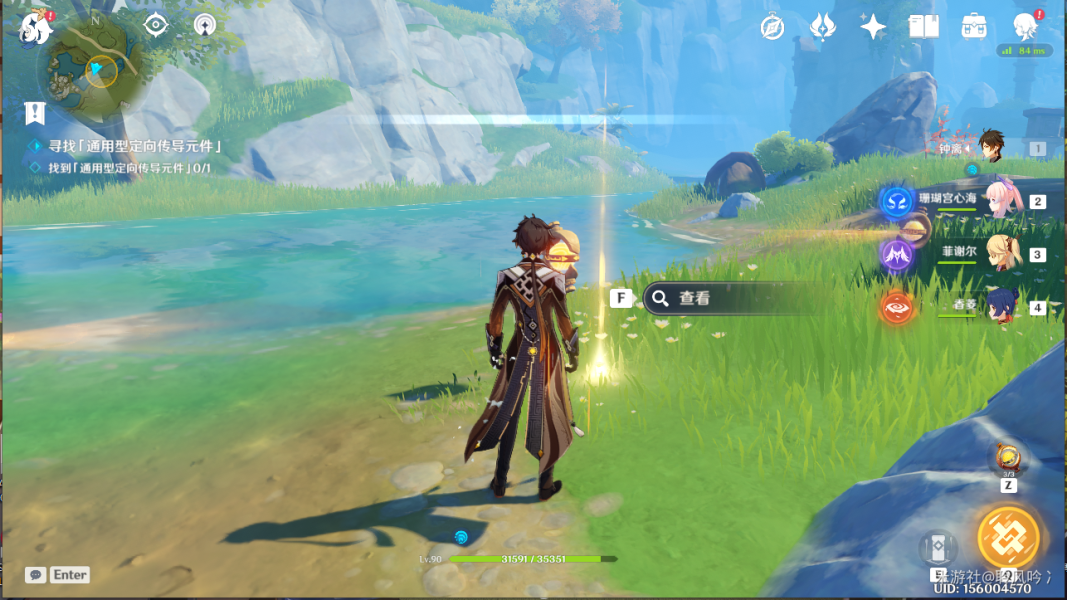This screenshot has width=1067, height=600.
Task: Open the quest journal bookmark icon
Action: pos(36,113)
